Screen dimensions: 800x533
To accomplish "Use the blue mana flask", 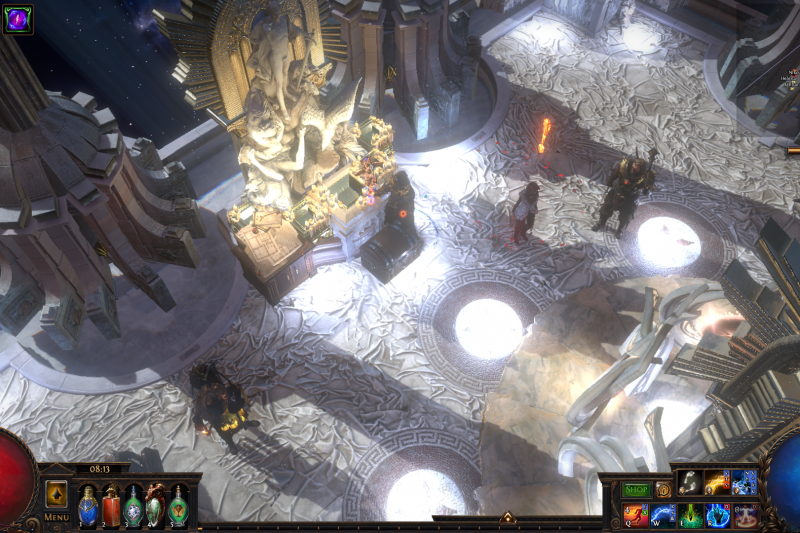I will point(88,503).
